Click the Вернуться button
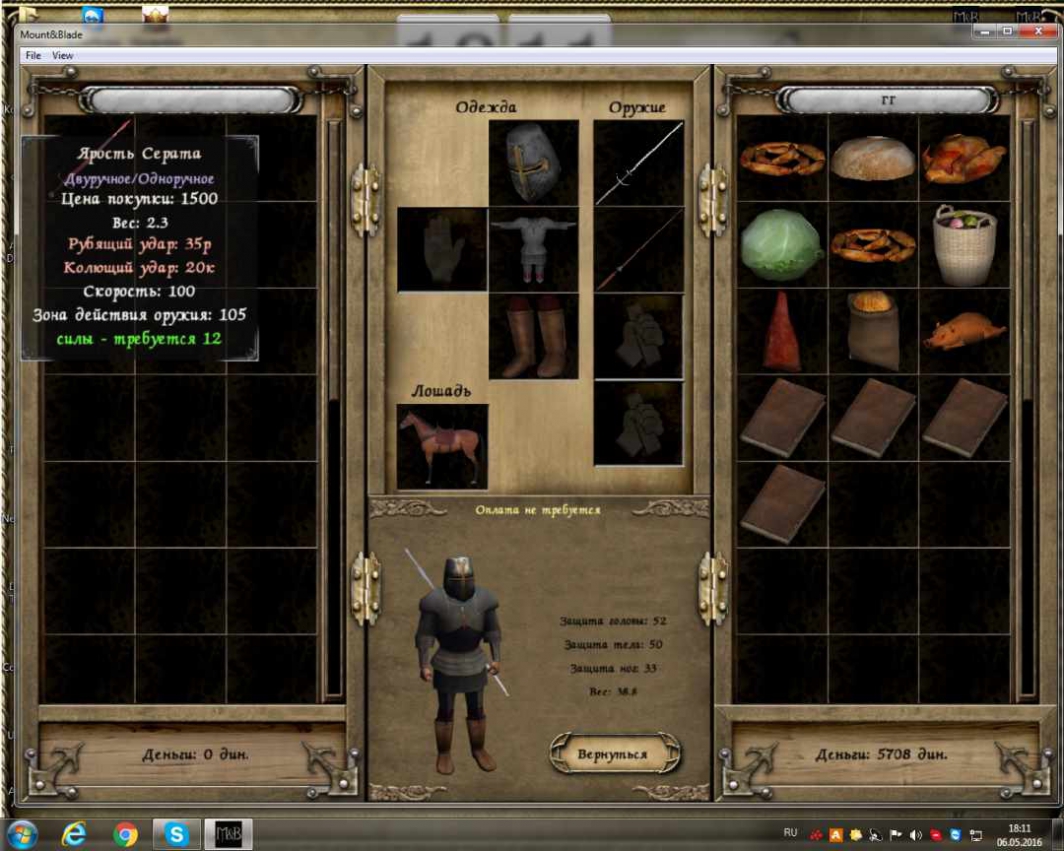Screen dimensions: 1064x851 tap(613, 754)
